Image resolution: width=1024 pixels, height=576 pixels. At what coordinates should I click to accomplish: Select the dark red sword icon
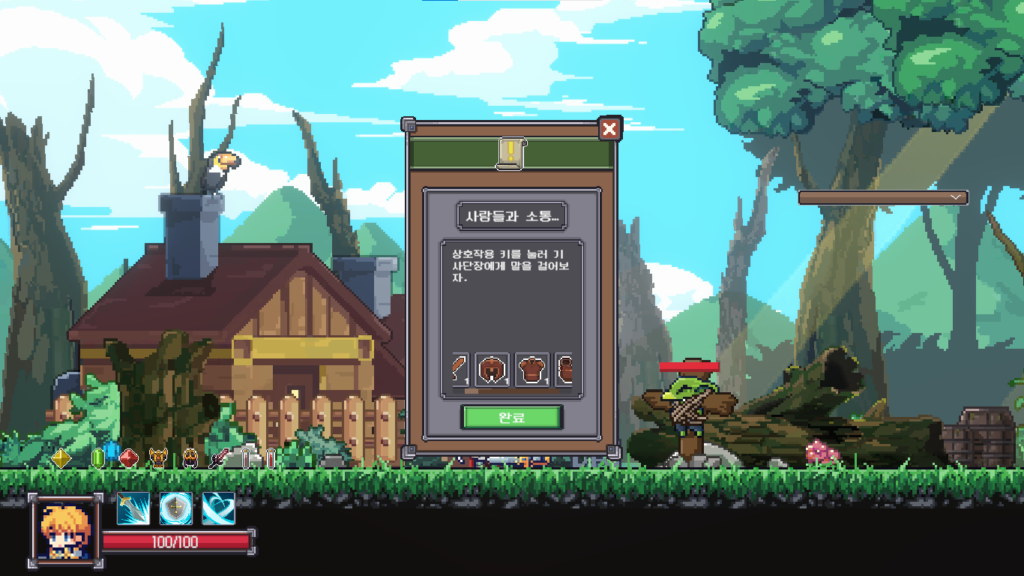[x=217, y=459]
